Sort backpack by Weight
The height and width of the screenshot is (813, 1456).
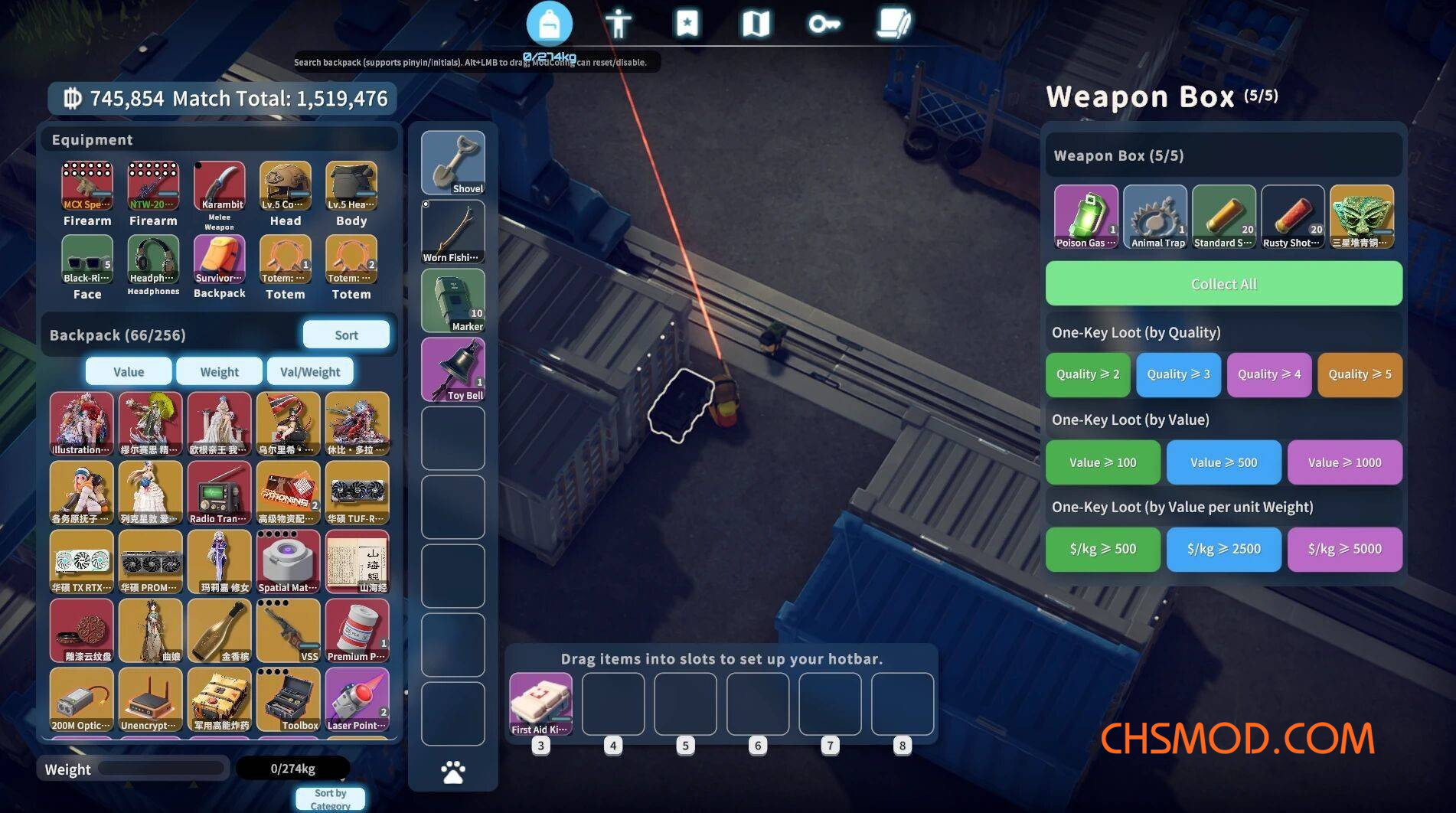219,371
